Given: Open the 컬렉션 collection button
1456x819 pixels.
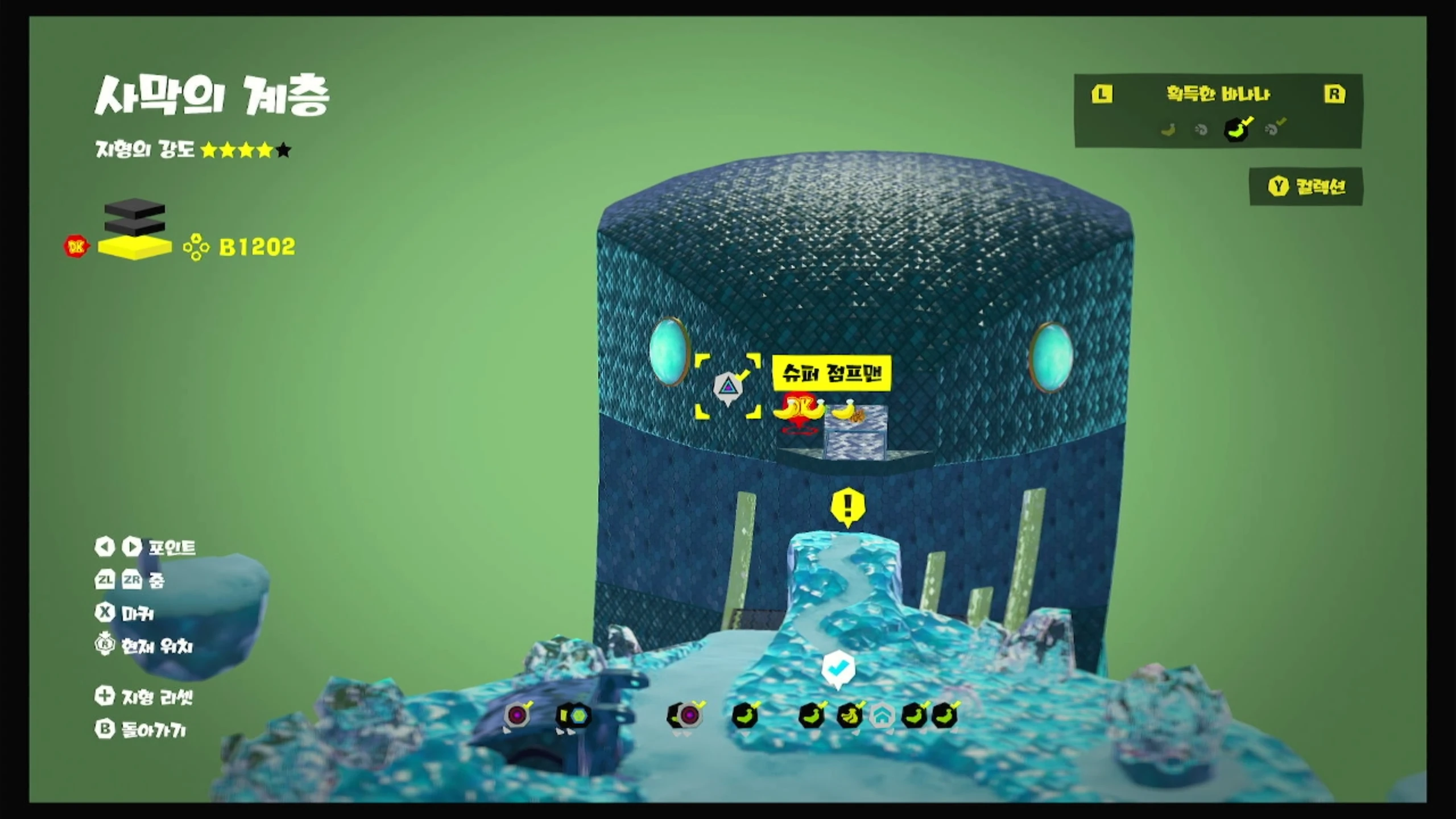Looking at the screenshot, I should pos(1306,187).
